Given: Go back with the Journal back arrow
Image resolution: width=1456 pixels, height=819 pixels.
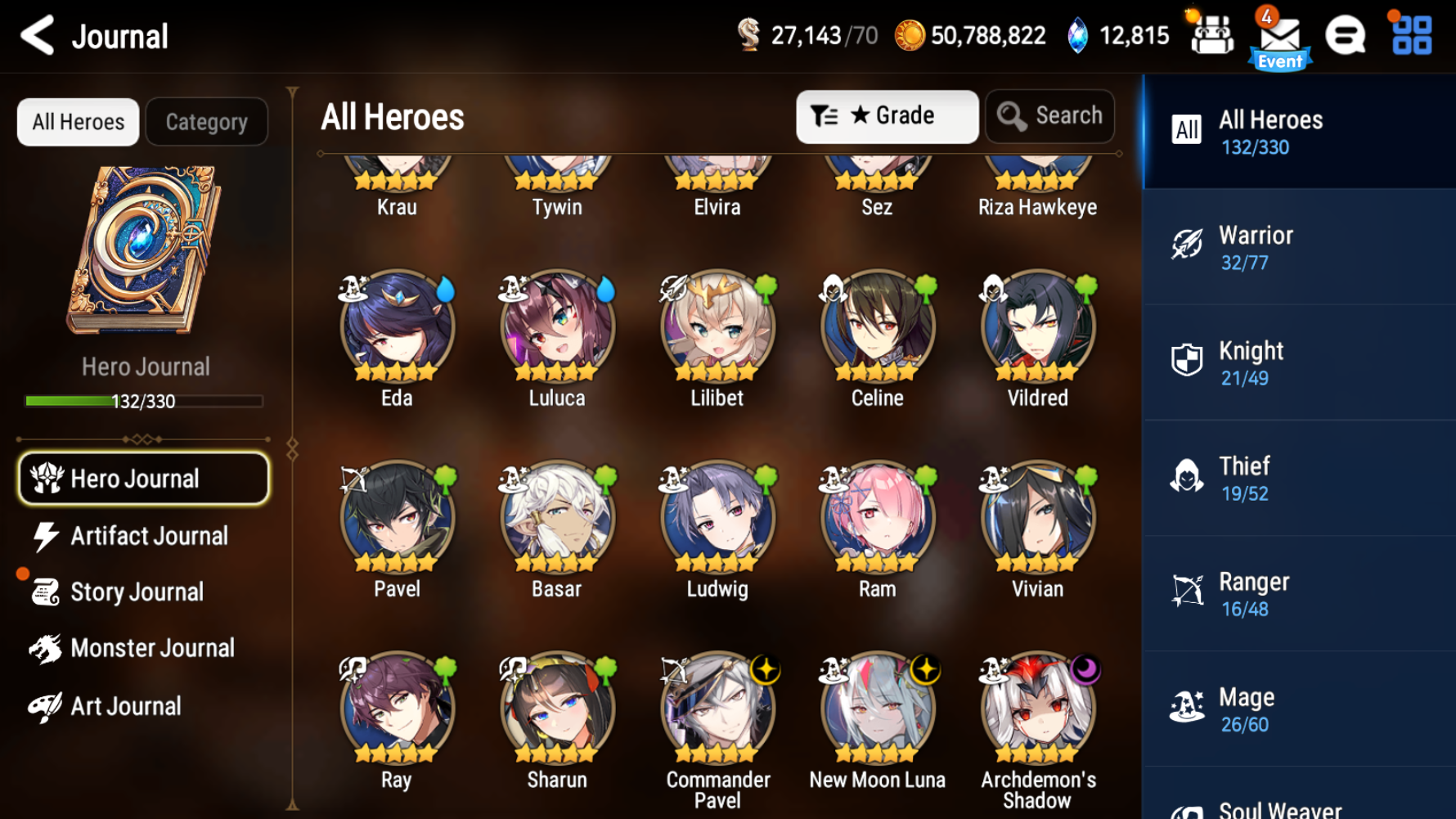Looking at the screenshot, I should 35,37.
